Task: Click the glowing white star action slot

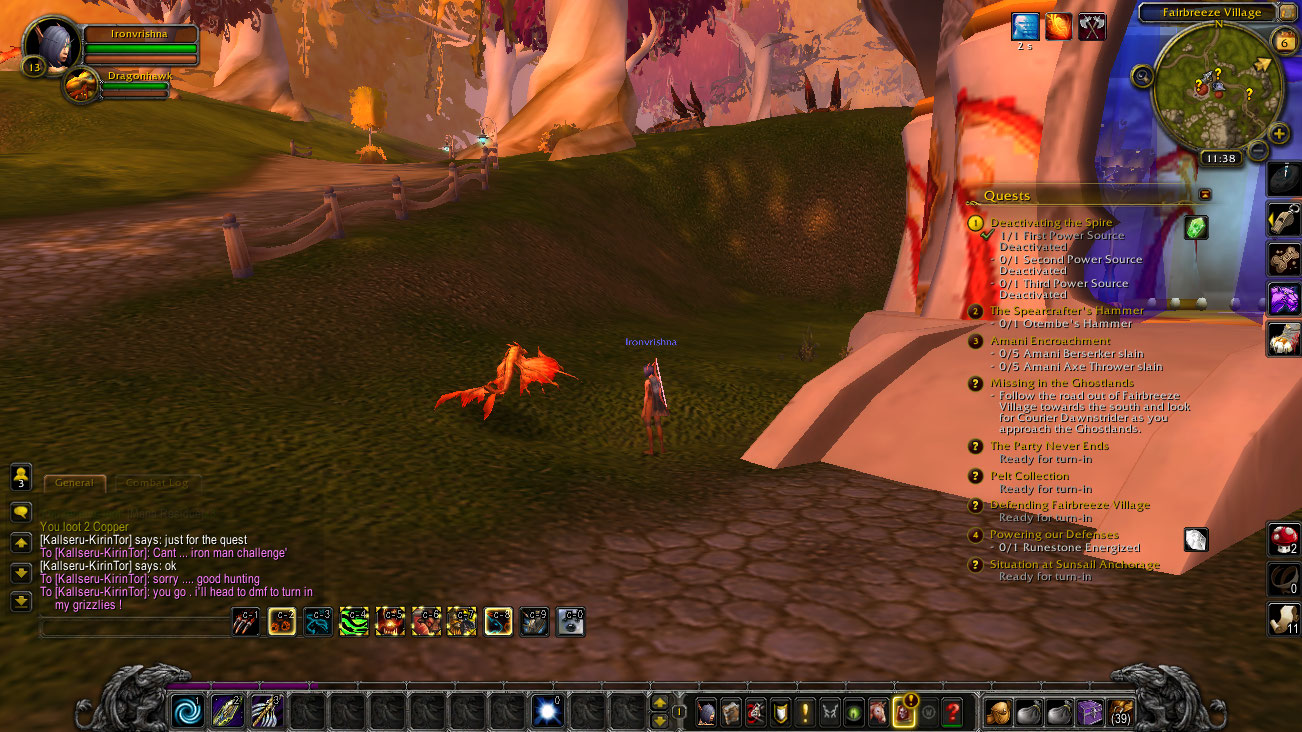Action: tap(547, 712)
